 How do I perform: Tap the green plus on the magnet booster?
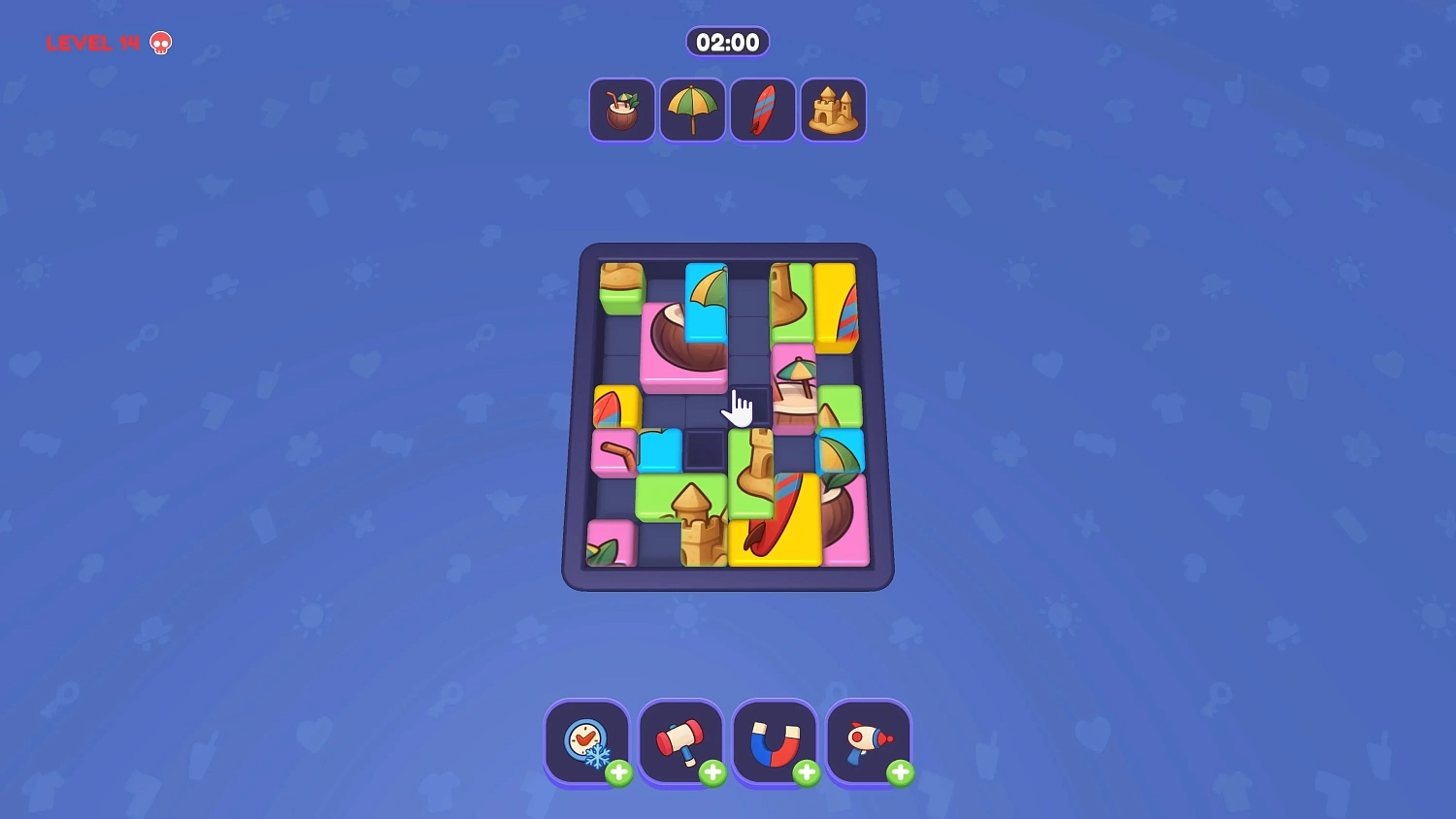coord(807,773)
